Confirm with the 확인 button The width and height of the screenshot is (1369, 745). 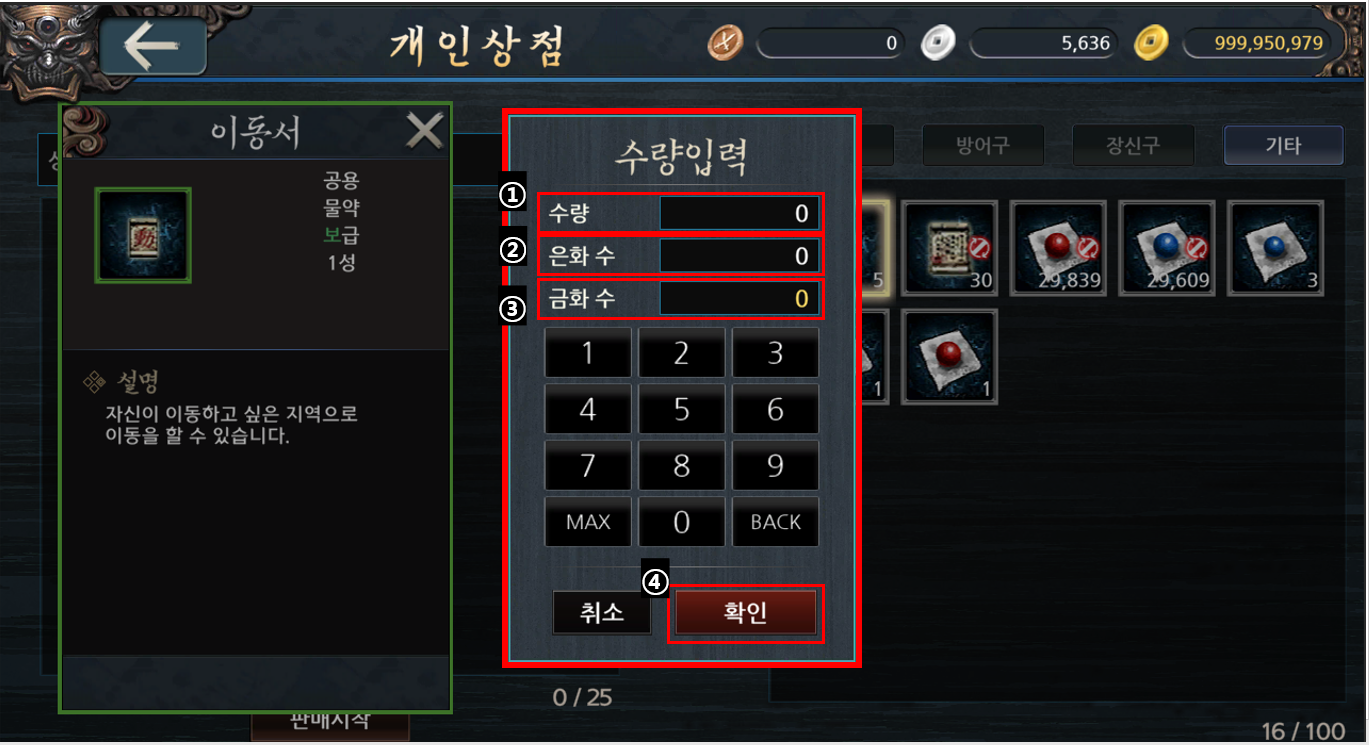(745, 613)
